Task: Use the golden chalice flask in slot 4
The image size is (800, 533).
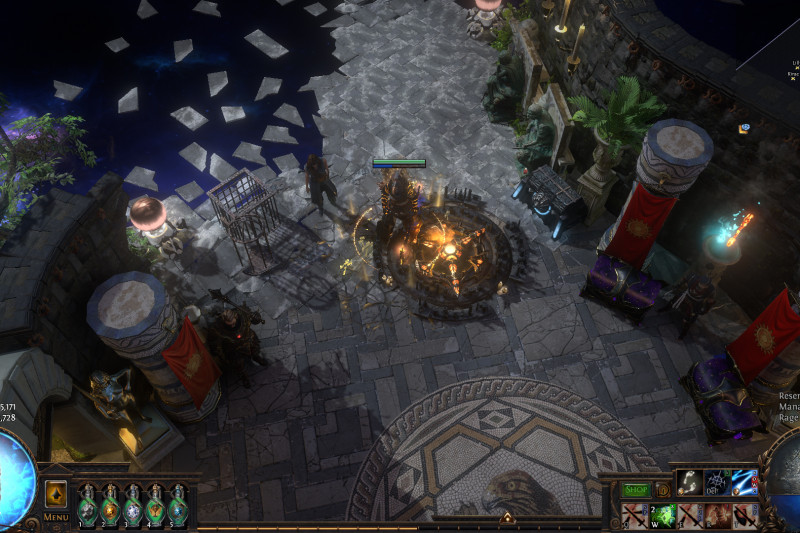Action: (155, 507)
